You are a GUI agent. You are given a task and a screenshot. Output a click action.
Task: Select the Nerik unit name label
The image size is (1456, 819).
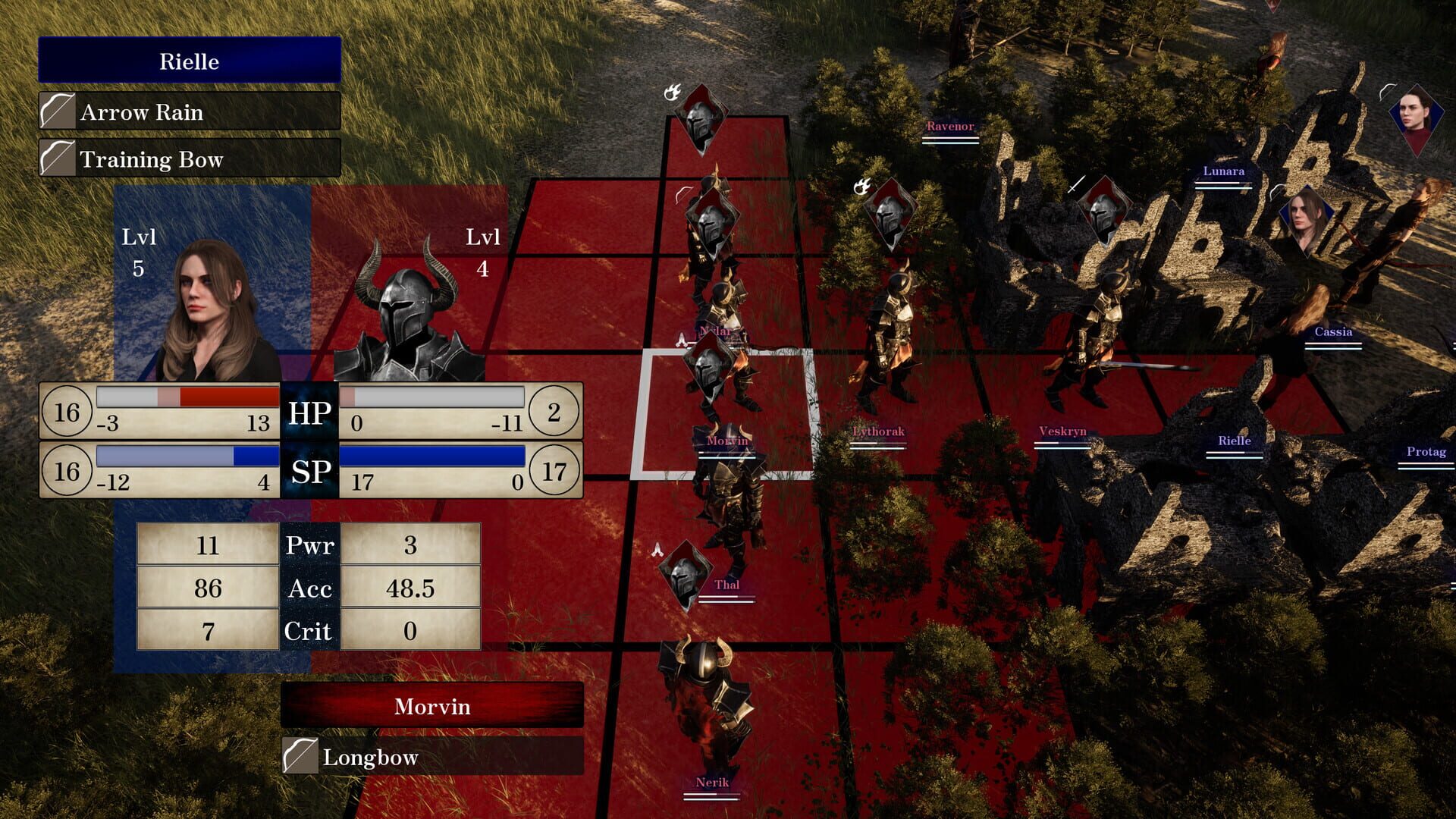(x=711, y=782)
